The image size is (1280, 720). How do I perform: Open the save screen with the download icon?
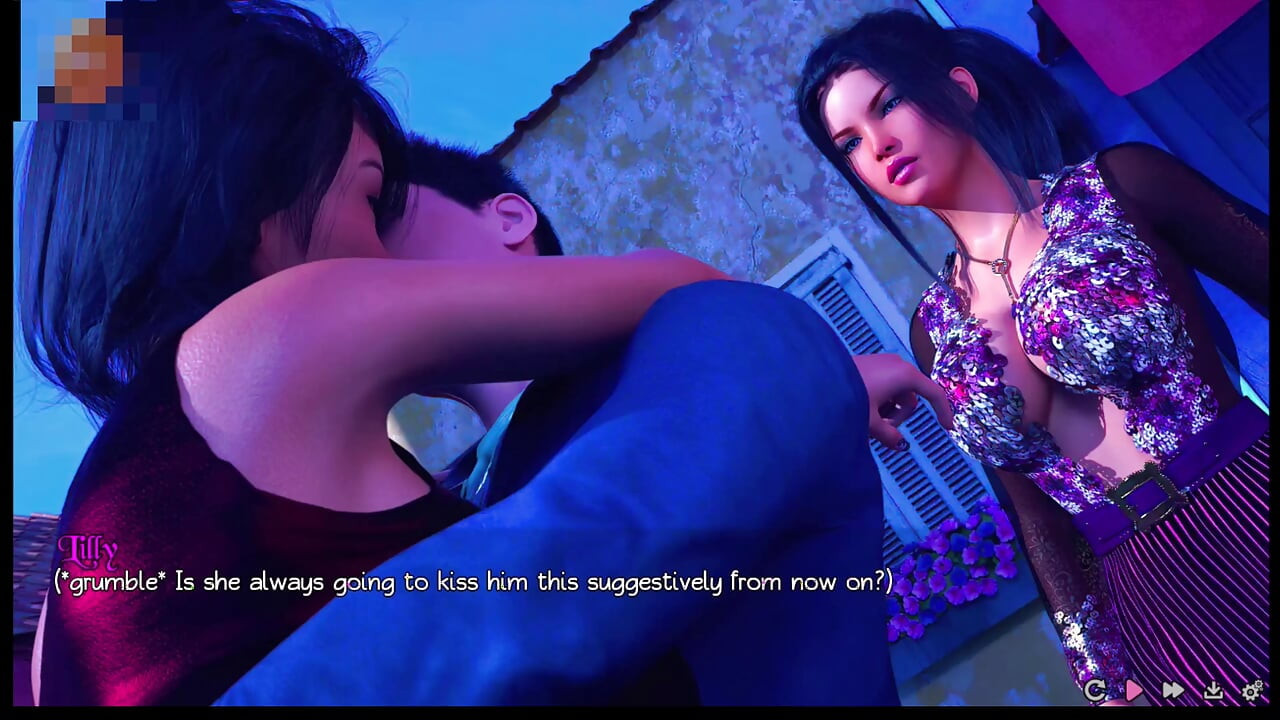tap(1213, 690)
